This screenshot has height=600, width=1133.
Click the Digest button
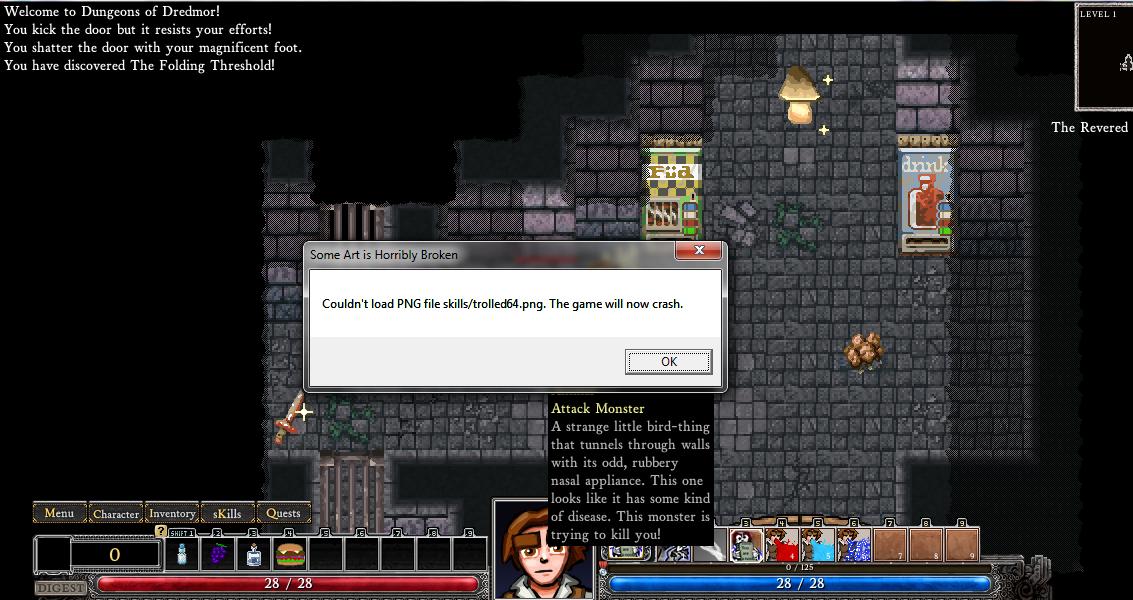pos(60,588)
